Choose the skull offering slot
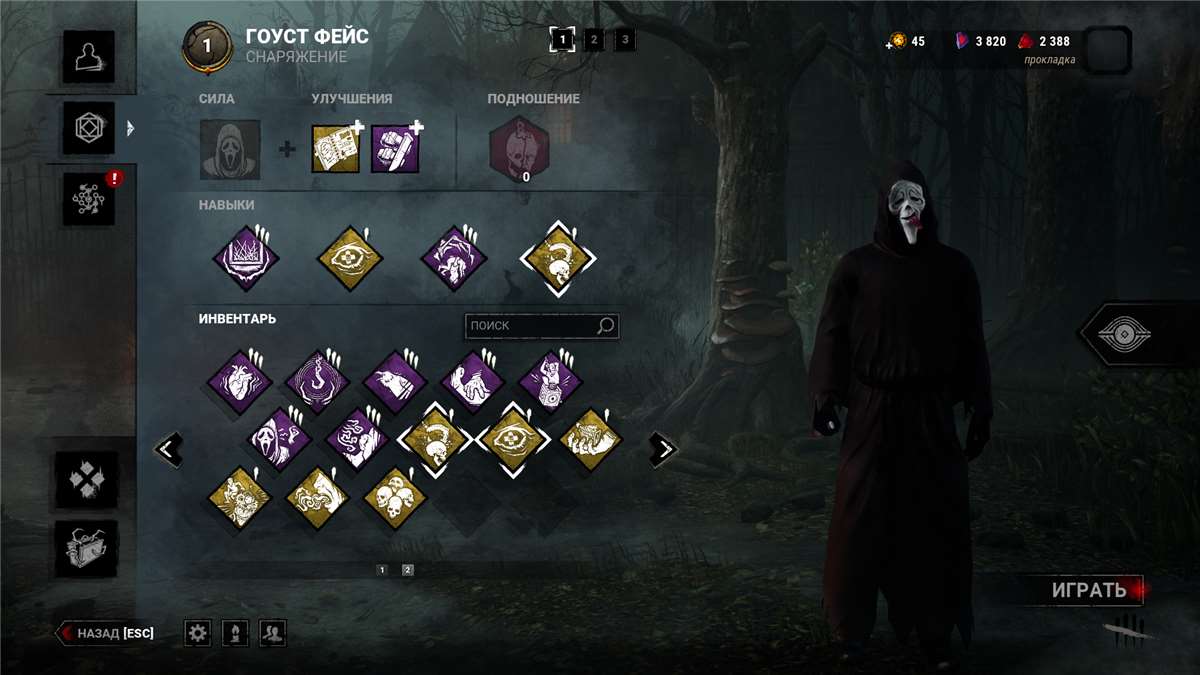The height and width of the screenshot is (675, 1200). [519, 146]
